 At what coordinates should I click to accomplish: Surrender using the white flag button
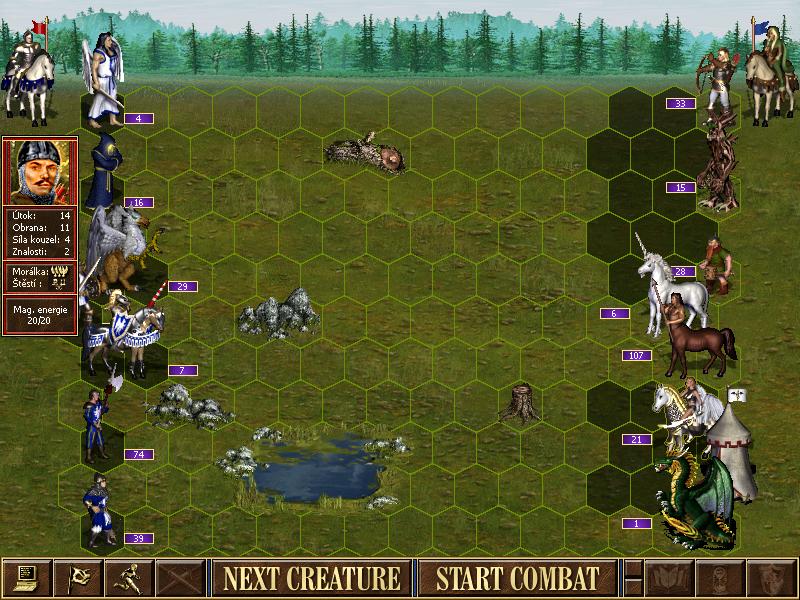click(78, 578)
